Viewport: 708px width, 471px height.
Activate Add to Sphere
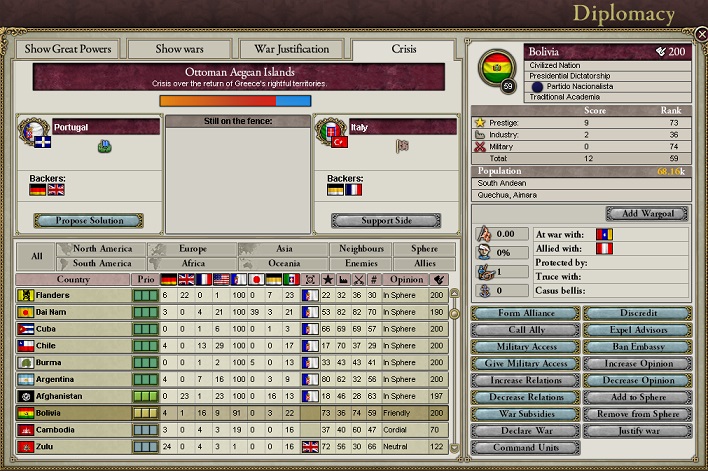point(637,397)
